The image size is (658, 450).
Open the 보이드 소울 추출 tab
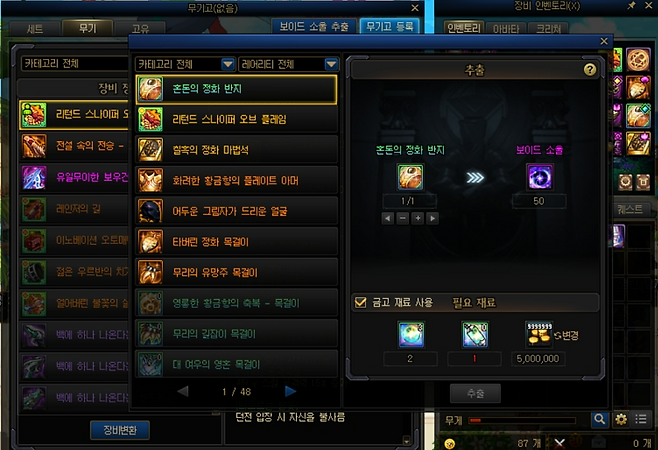313,28
